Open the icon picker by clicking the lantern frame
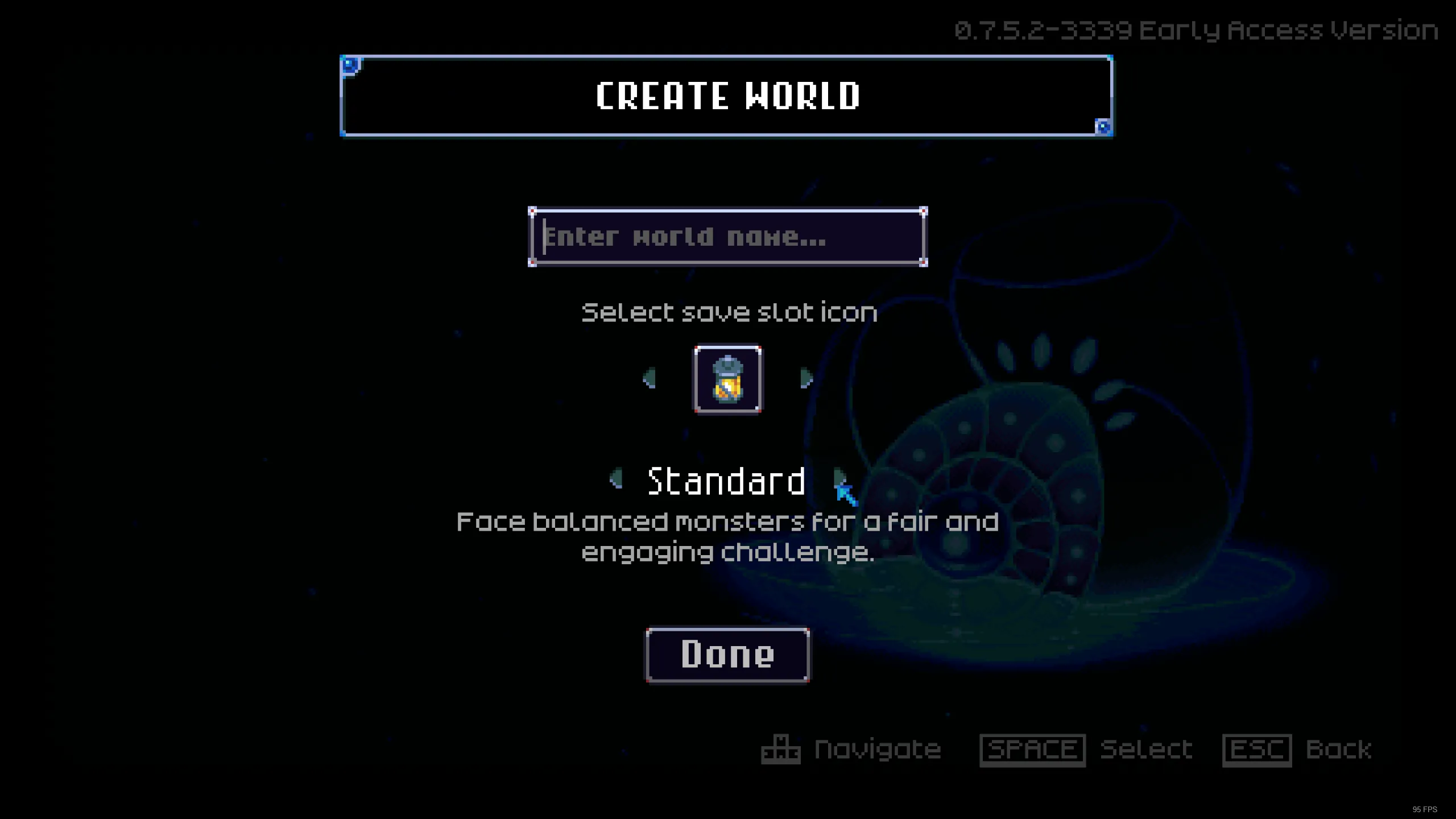The image size is (1456, 819). 728,380
